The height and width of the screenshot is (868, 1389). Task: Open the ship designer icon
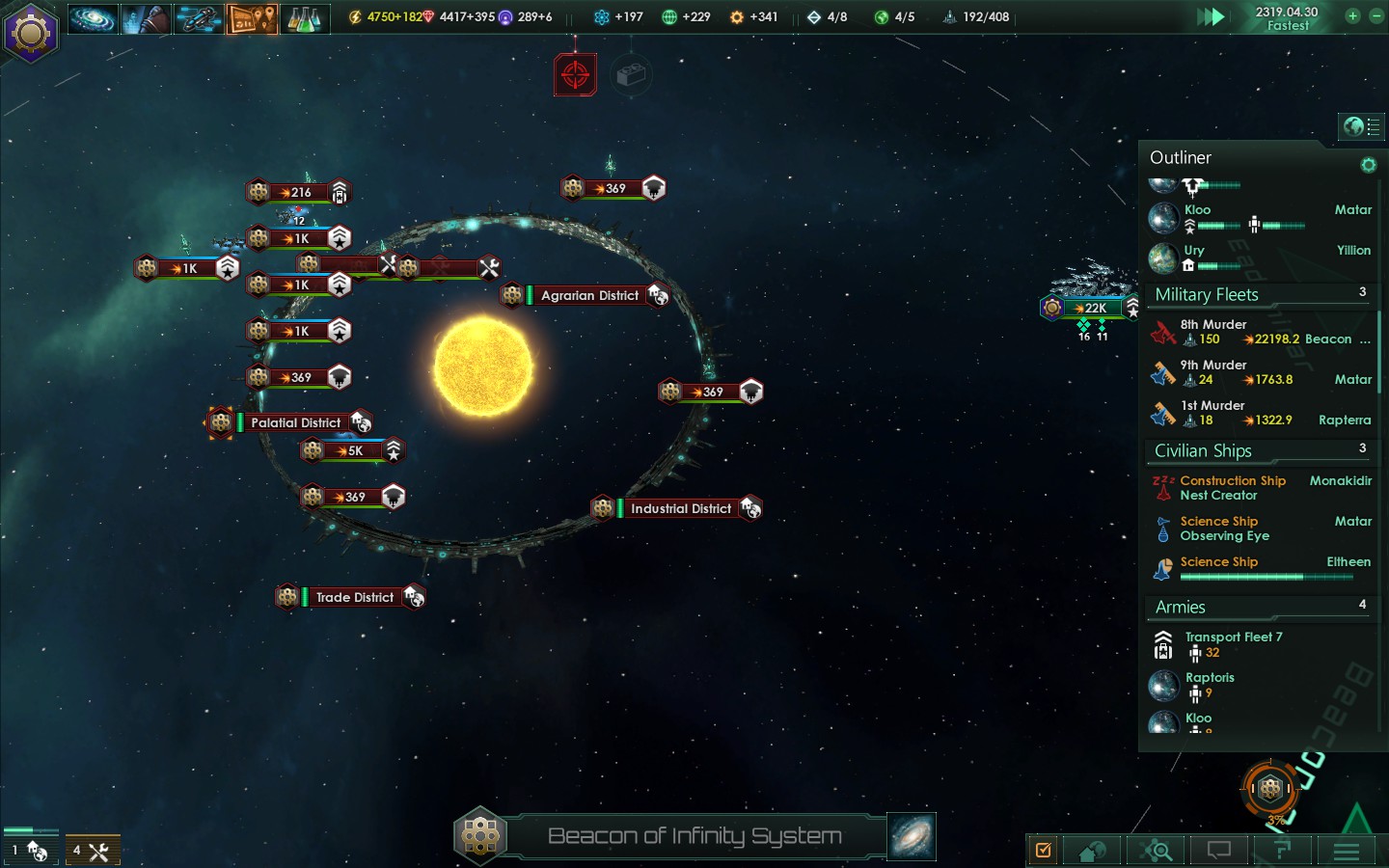(199, 18)
